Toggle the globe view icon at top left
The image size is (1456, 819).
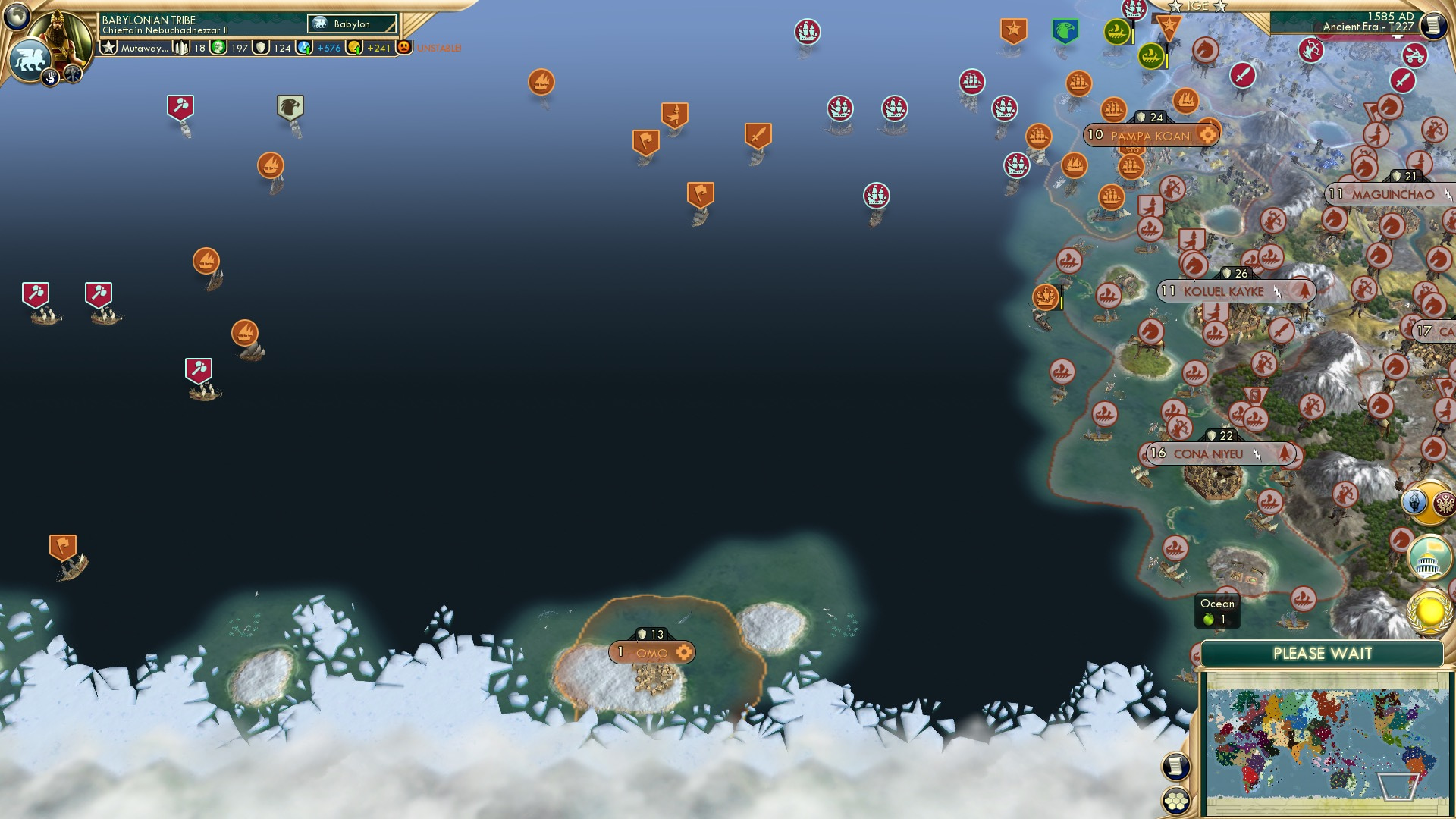[16, 16]
